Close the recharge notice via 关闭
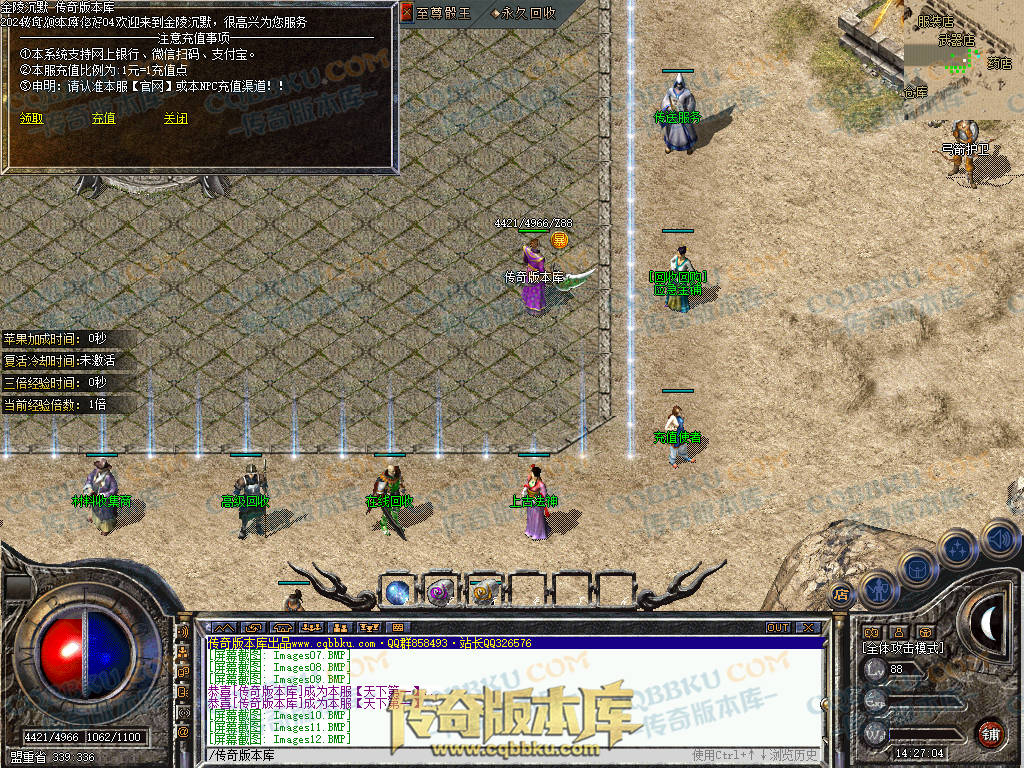This screenshot has width=1024, height=768. (175, 118)
